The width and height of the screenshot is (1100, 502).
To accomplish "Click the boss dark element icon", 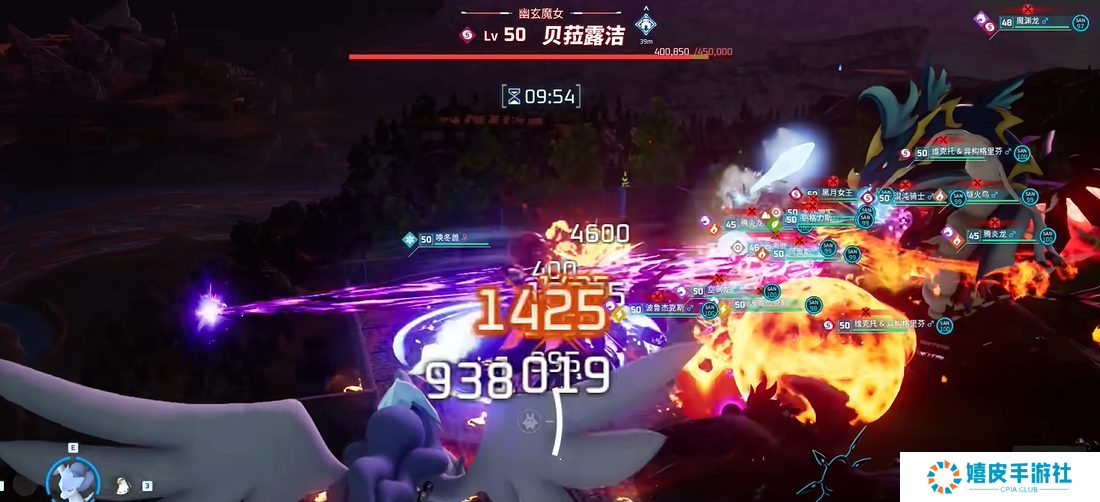I will pyautogui.click(x=465, y=35).
